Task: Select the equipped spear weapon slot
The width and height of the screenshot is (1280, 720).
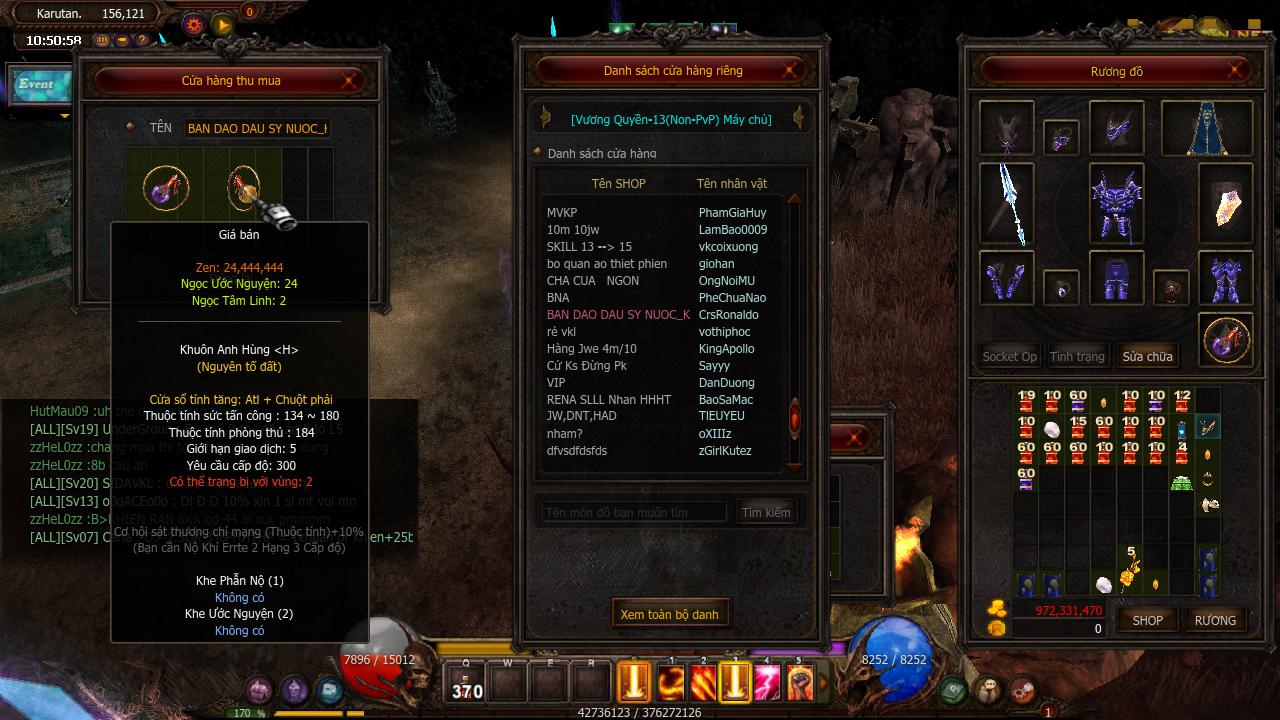Action: [x=1007, y=203]
